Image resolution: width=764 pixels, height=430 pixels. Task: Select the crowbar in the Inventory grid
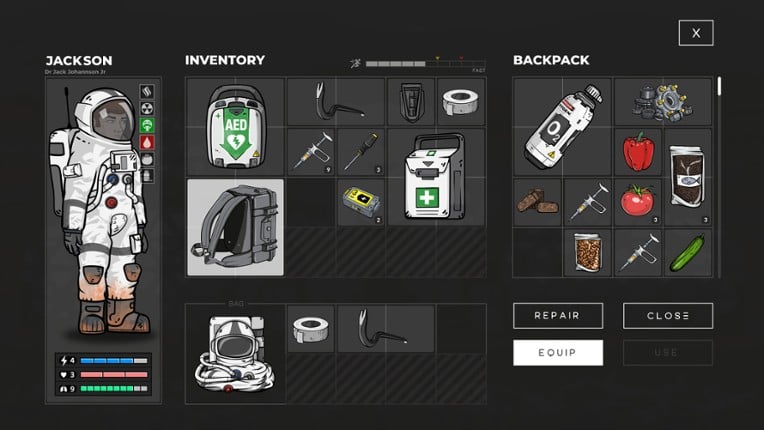pyautogui.click(x=335, y=101)
